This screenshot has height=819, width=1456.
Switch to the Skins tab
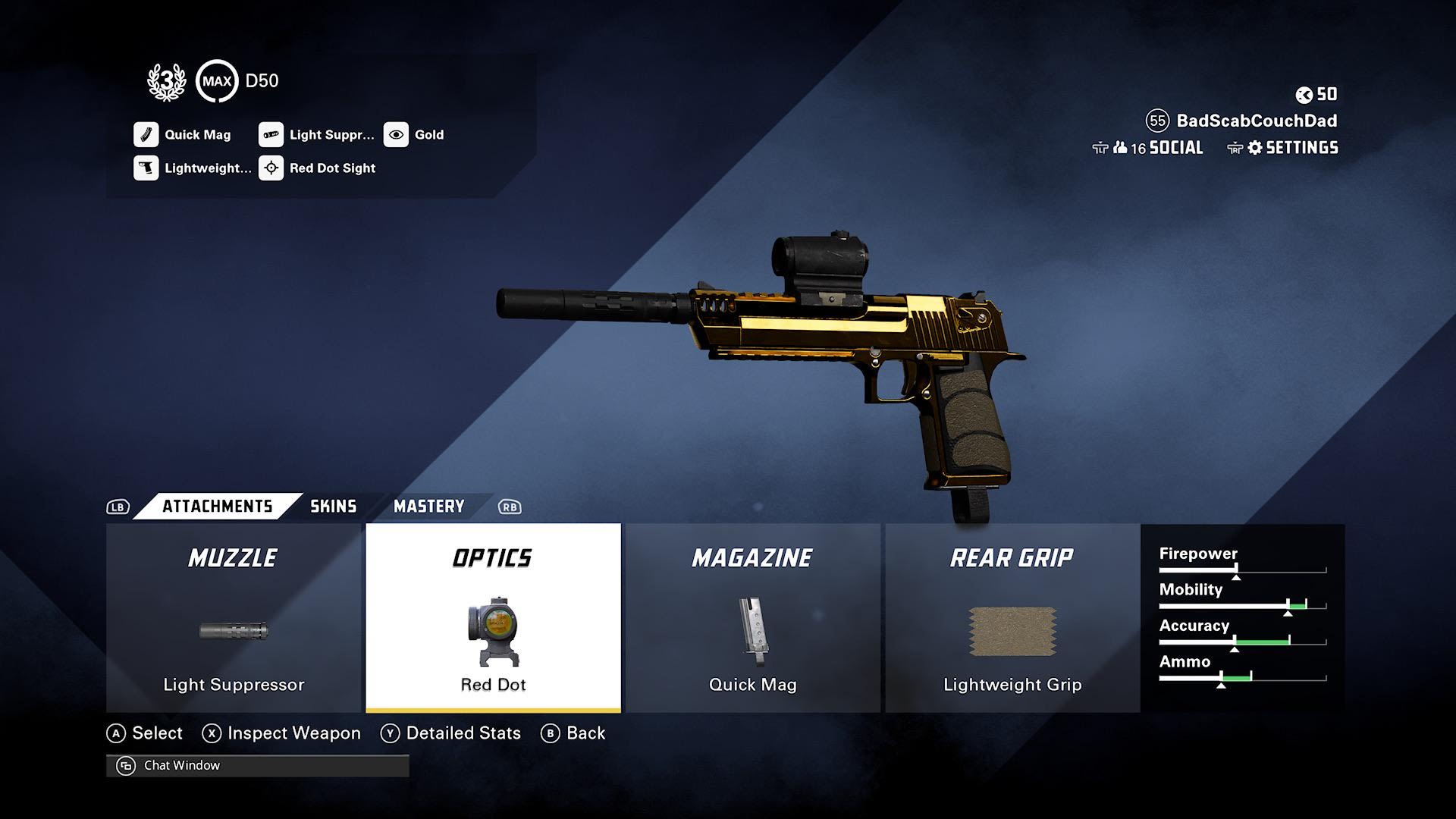click(x=333, y=507)
